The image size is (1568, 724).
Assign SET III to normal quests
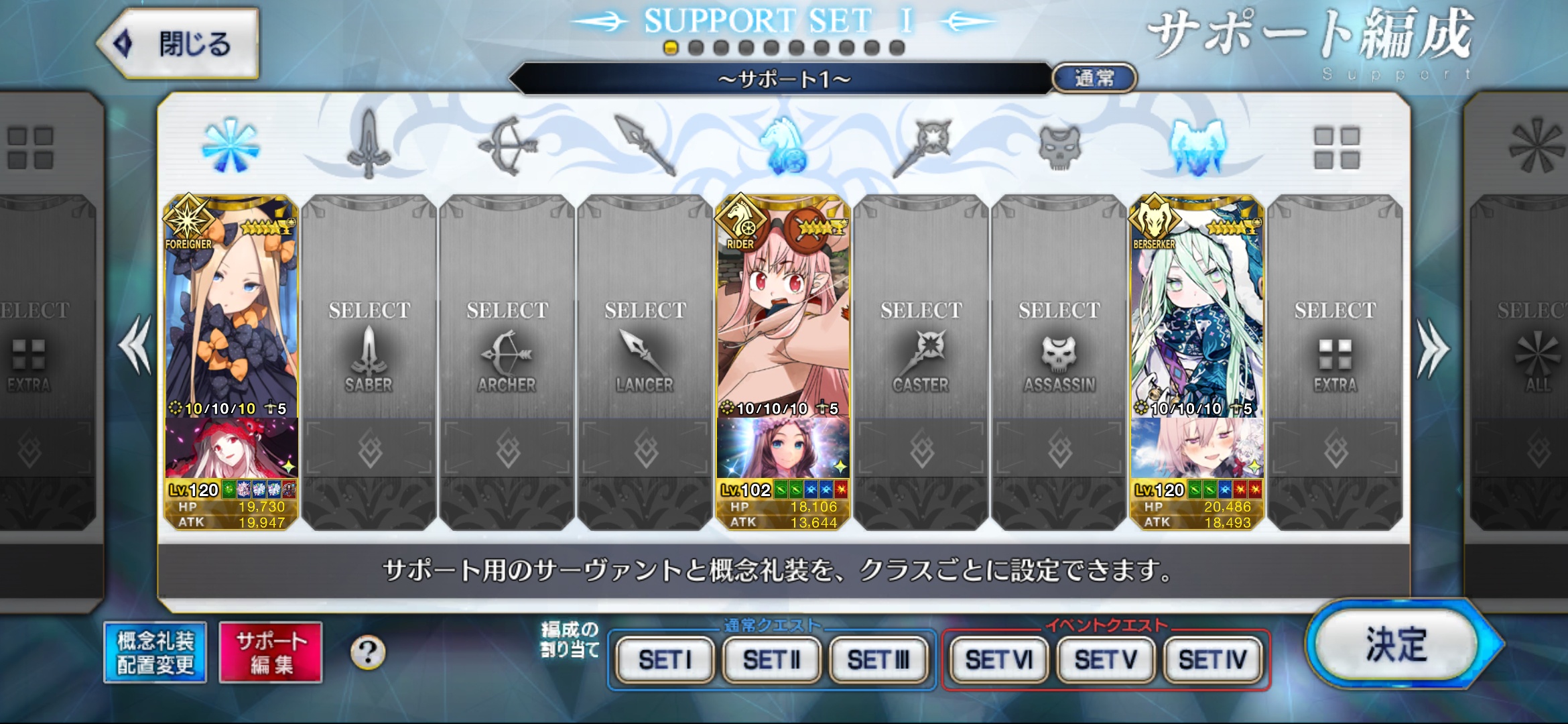878,660
